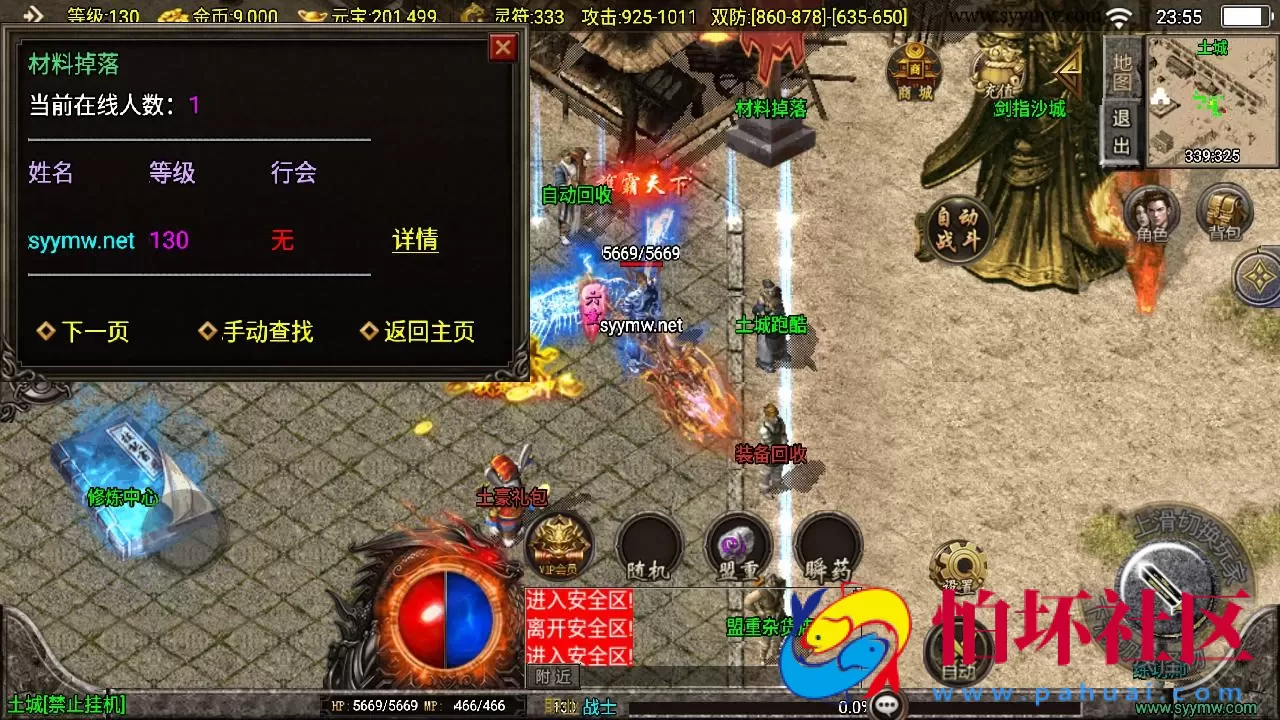The height and width of the screenshot is (720, 1280).
Task: Open 详情 details for player syymw.net
Action: tap(415, 241)
